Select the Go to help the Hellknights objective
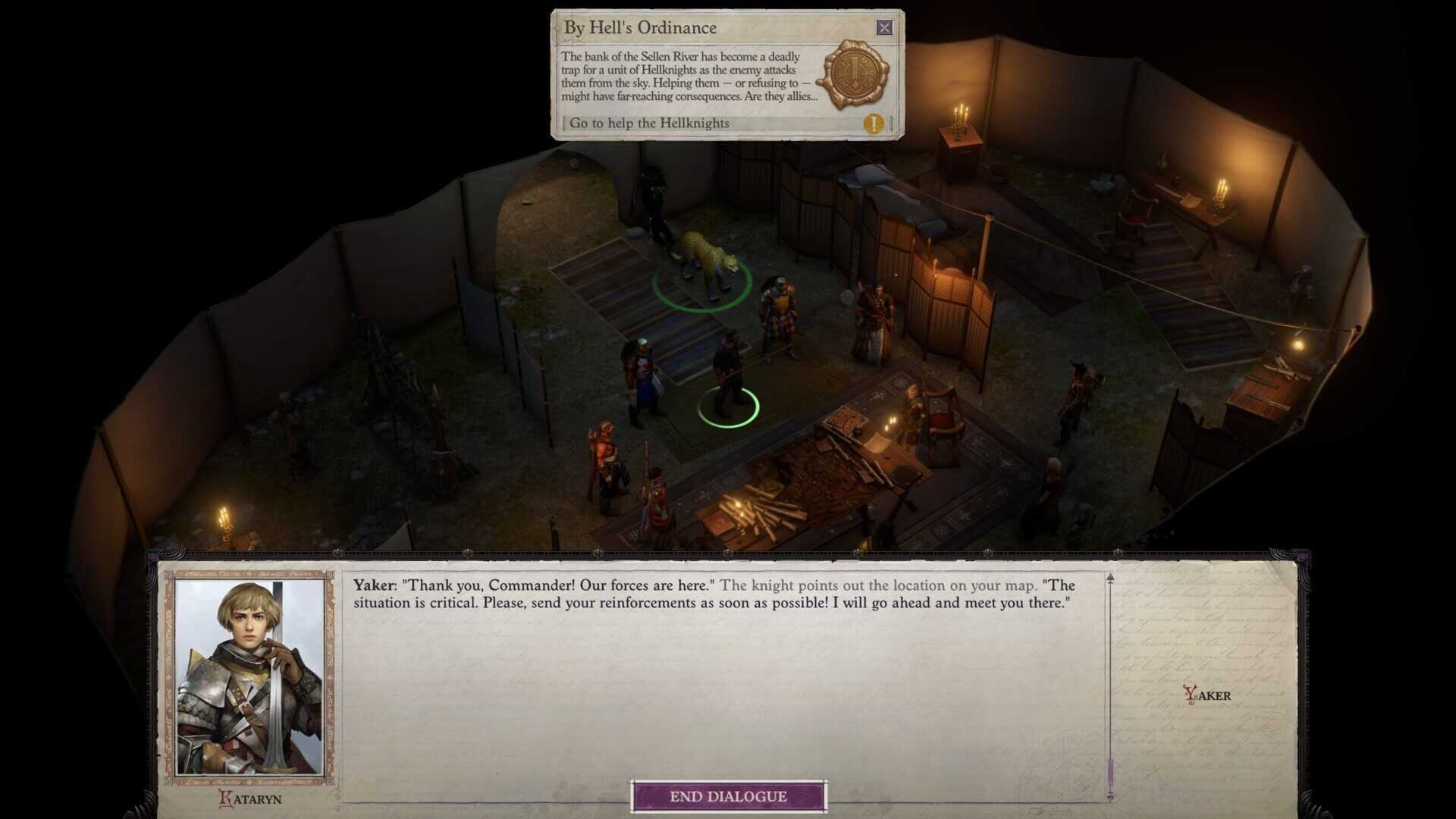 click(x=649, y=123)
